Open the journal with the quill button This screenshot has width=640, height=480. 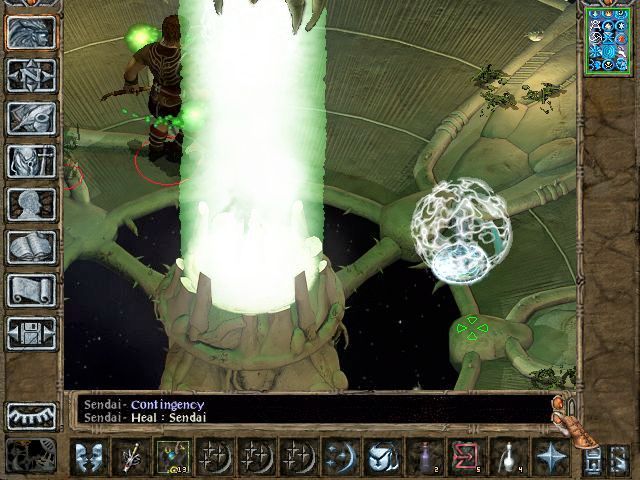tap(31, 118)
